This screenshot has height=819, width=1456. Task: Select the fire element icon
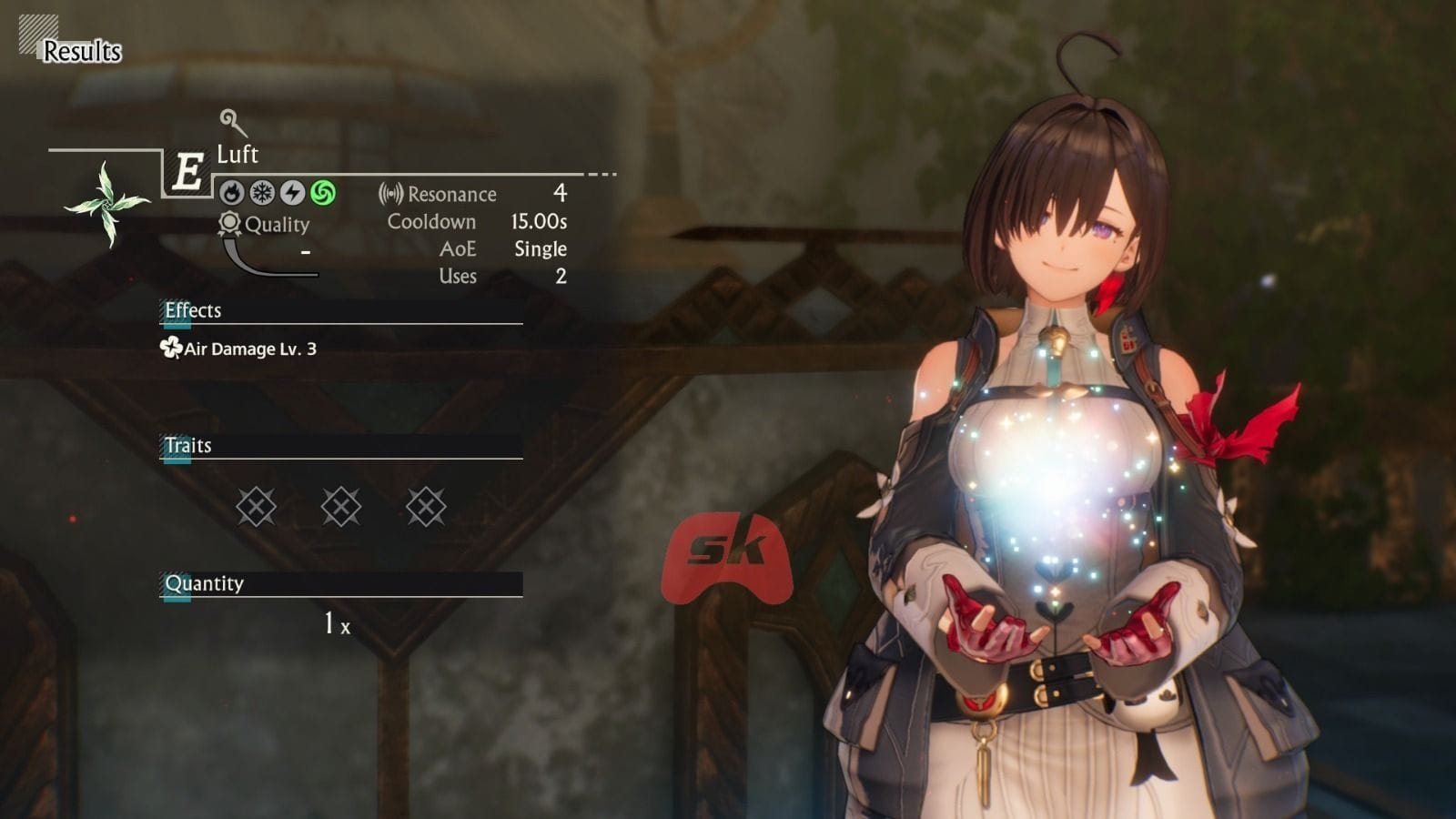pos(232,194)
